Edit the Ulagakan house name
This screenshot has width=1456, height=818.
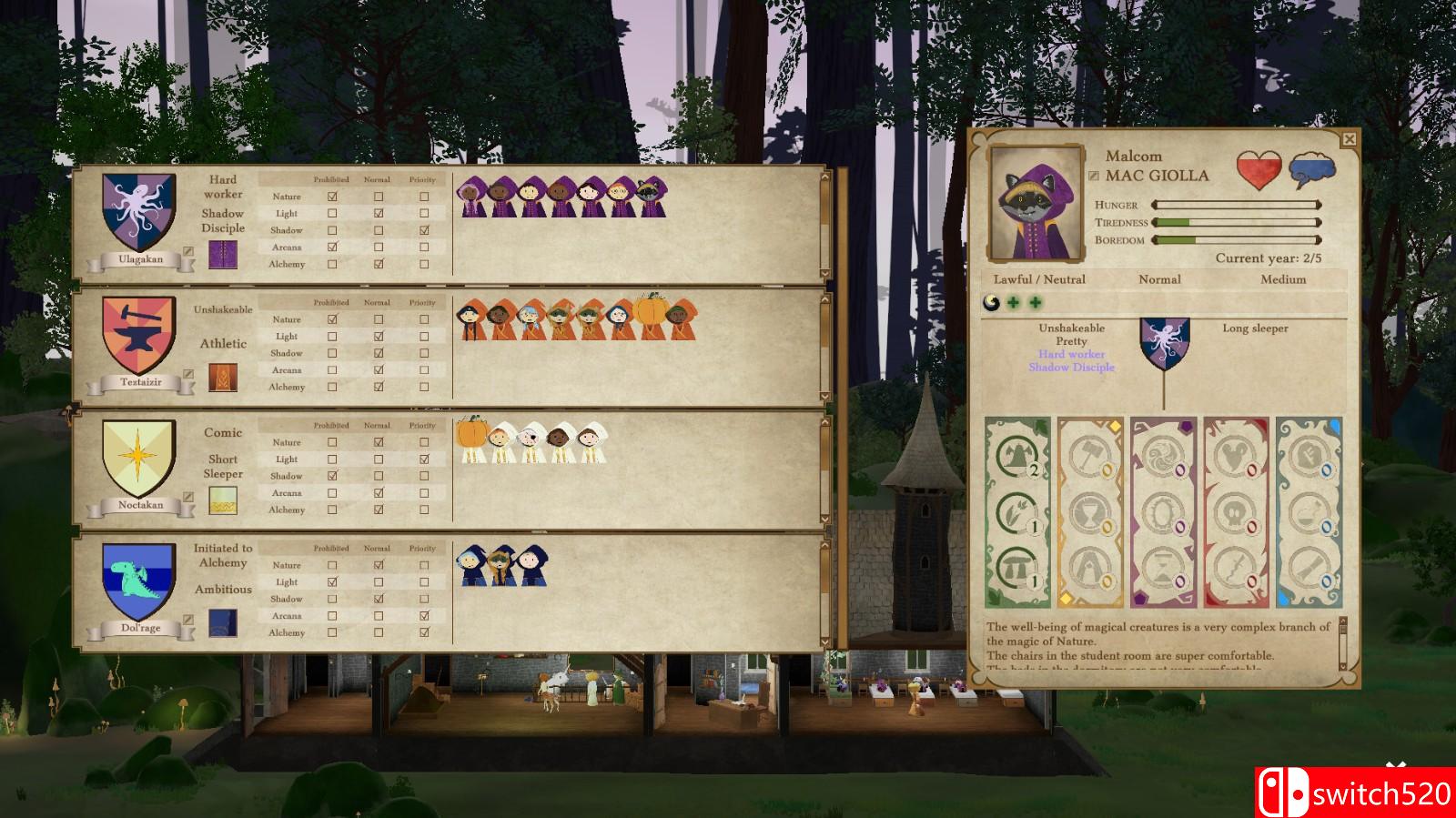point(188,251)
